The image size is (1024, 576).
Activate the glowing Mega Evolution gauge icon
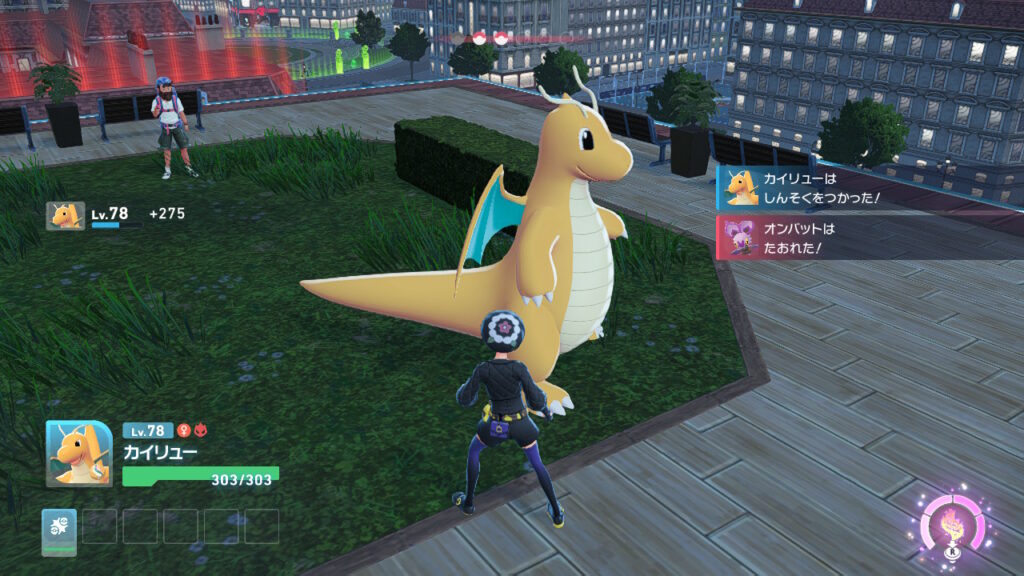coord(952,524)
